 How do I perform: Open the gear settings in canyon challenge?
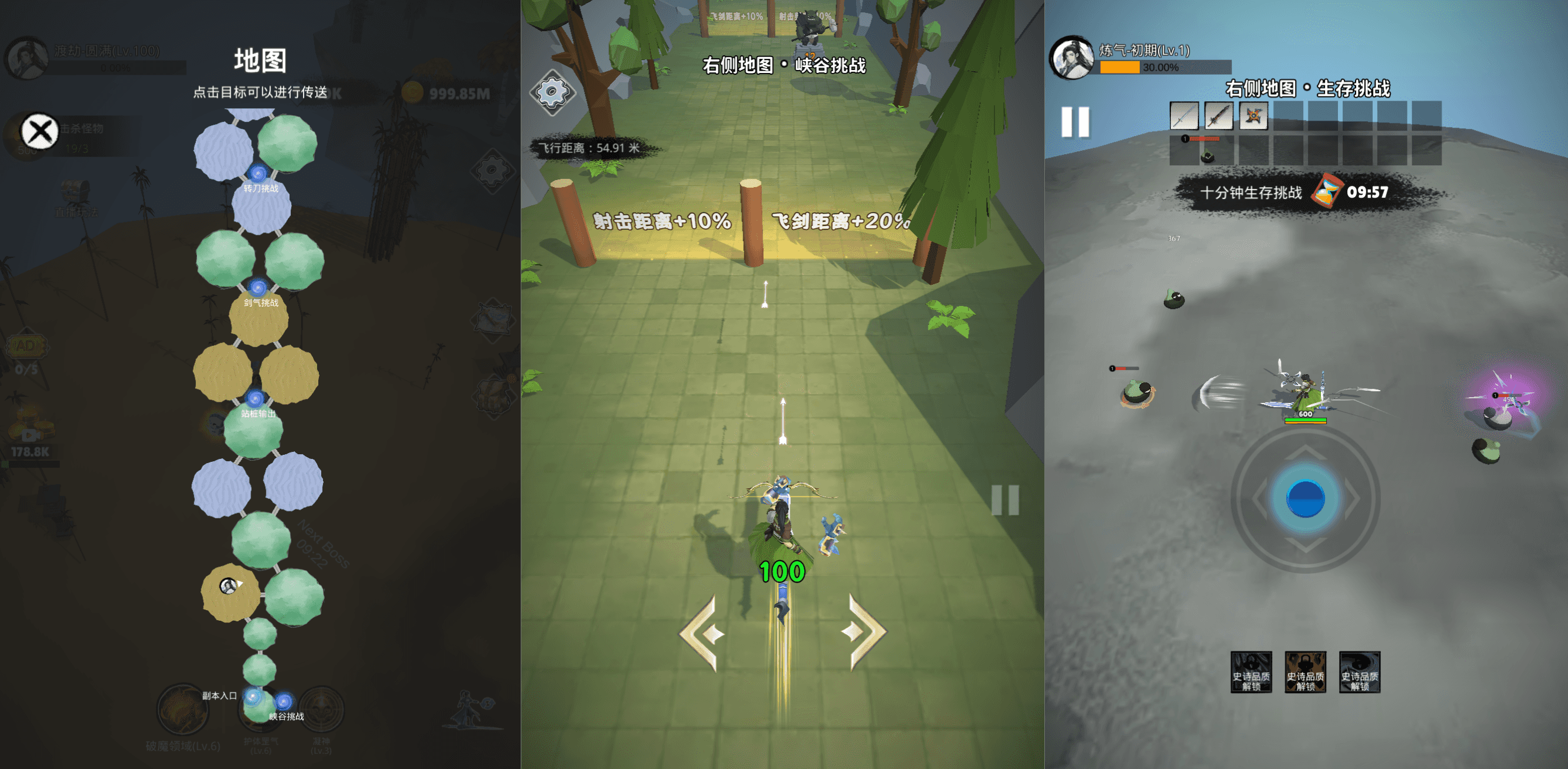click(552, 92)
